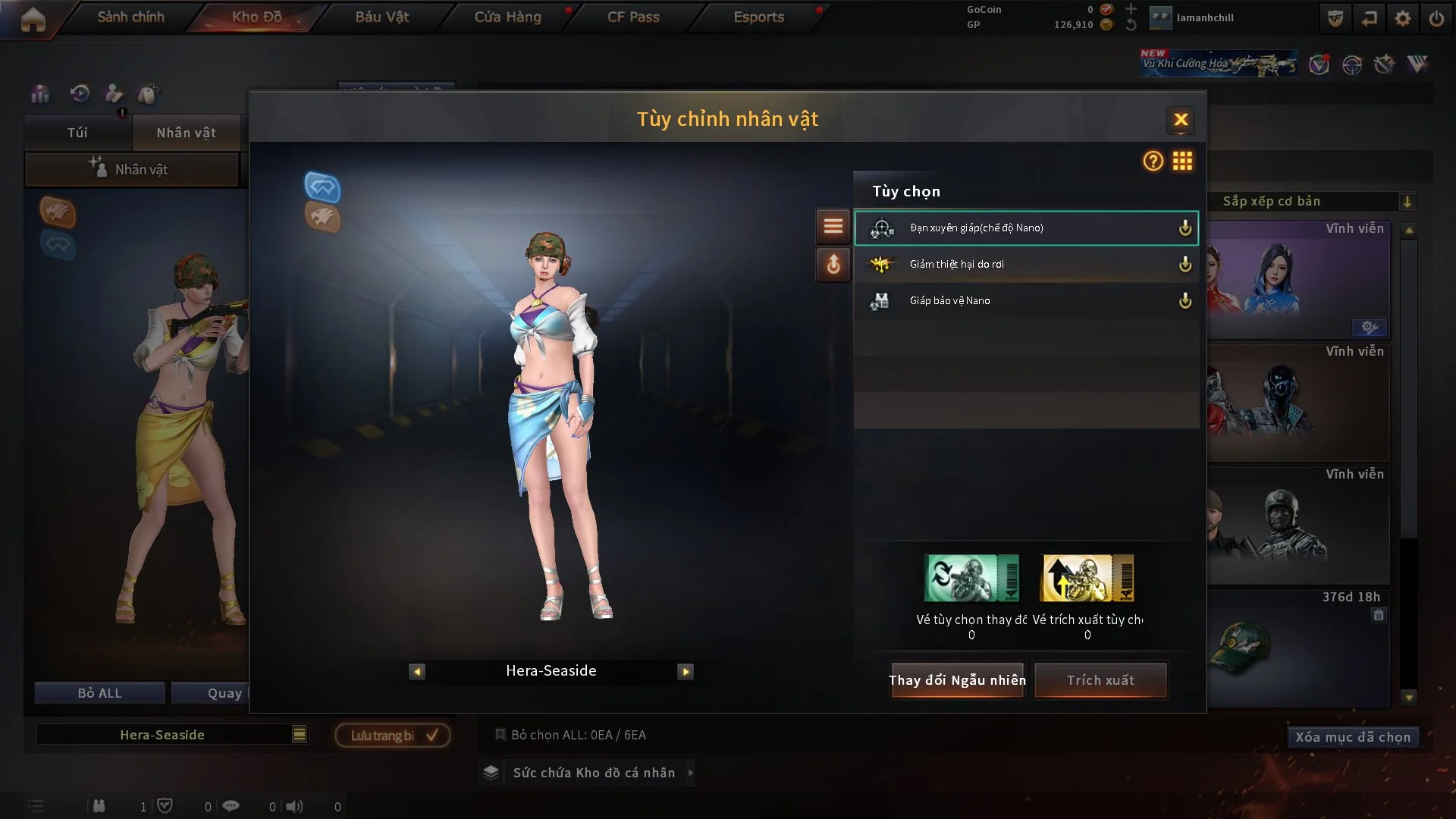Switch to the Báu Vật tab
Image resolution: width=1456 pixels, height=819 pixels.
(x=382, y=17)
